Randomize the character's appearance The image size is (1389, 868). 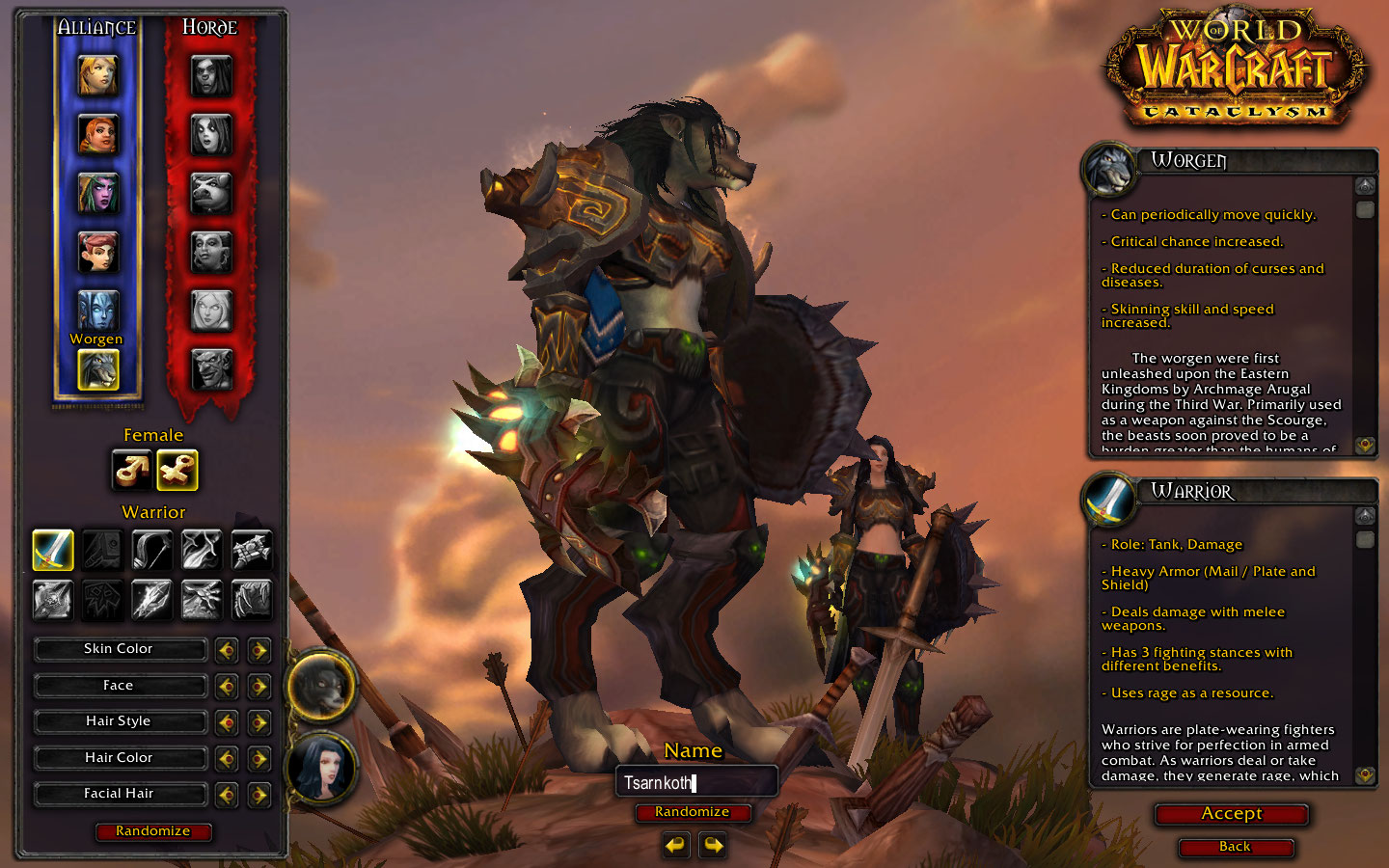coord(153,831)
